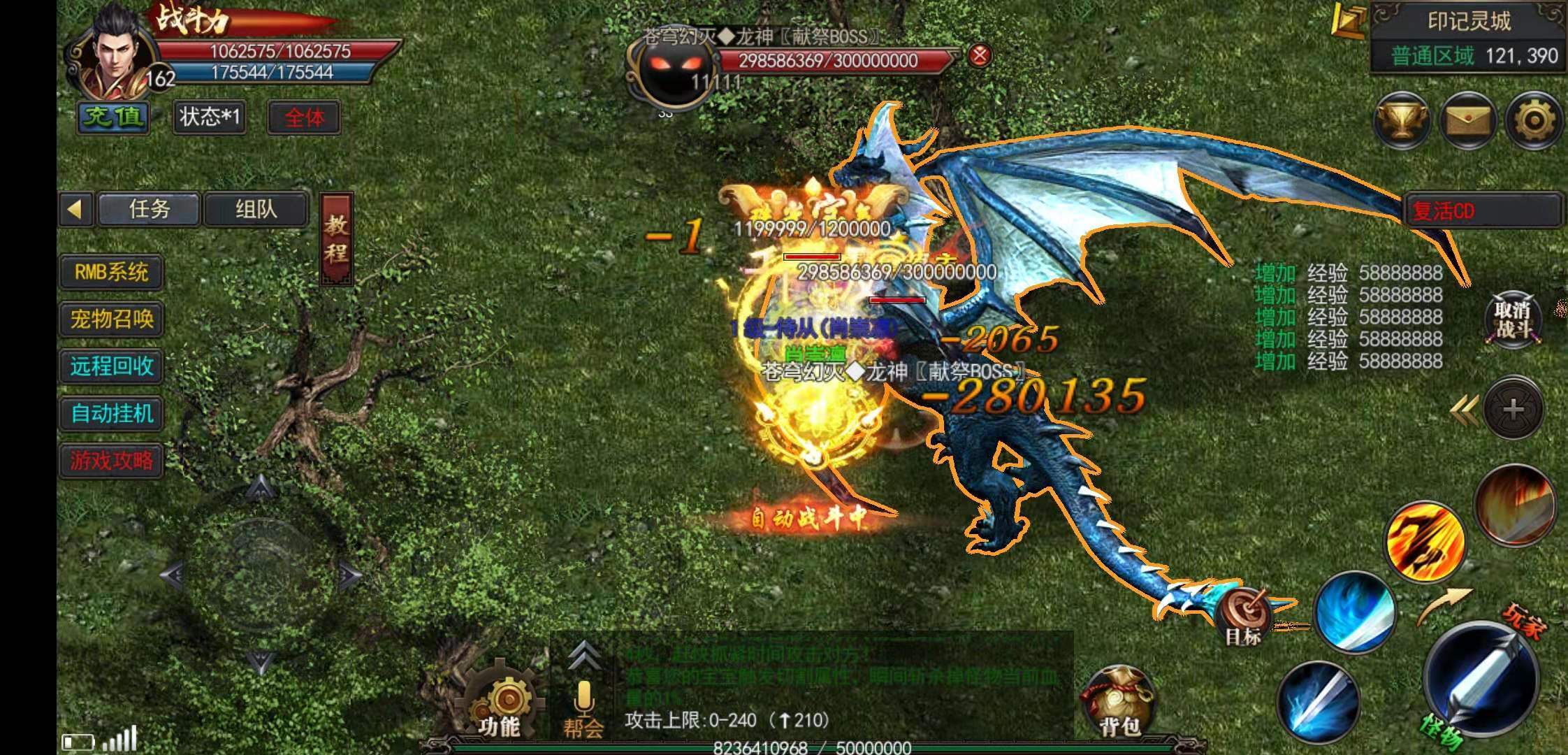
Task: Toggle 自动挂机 auto-farming
Action: coord(112,413)
